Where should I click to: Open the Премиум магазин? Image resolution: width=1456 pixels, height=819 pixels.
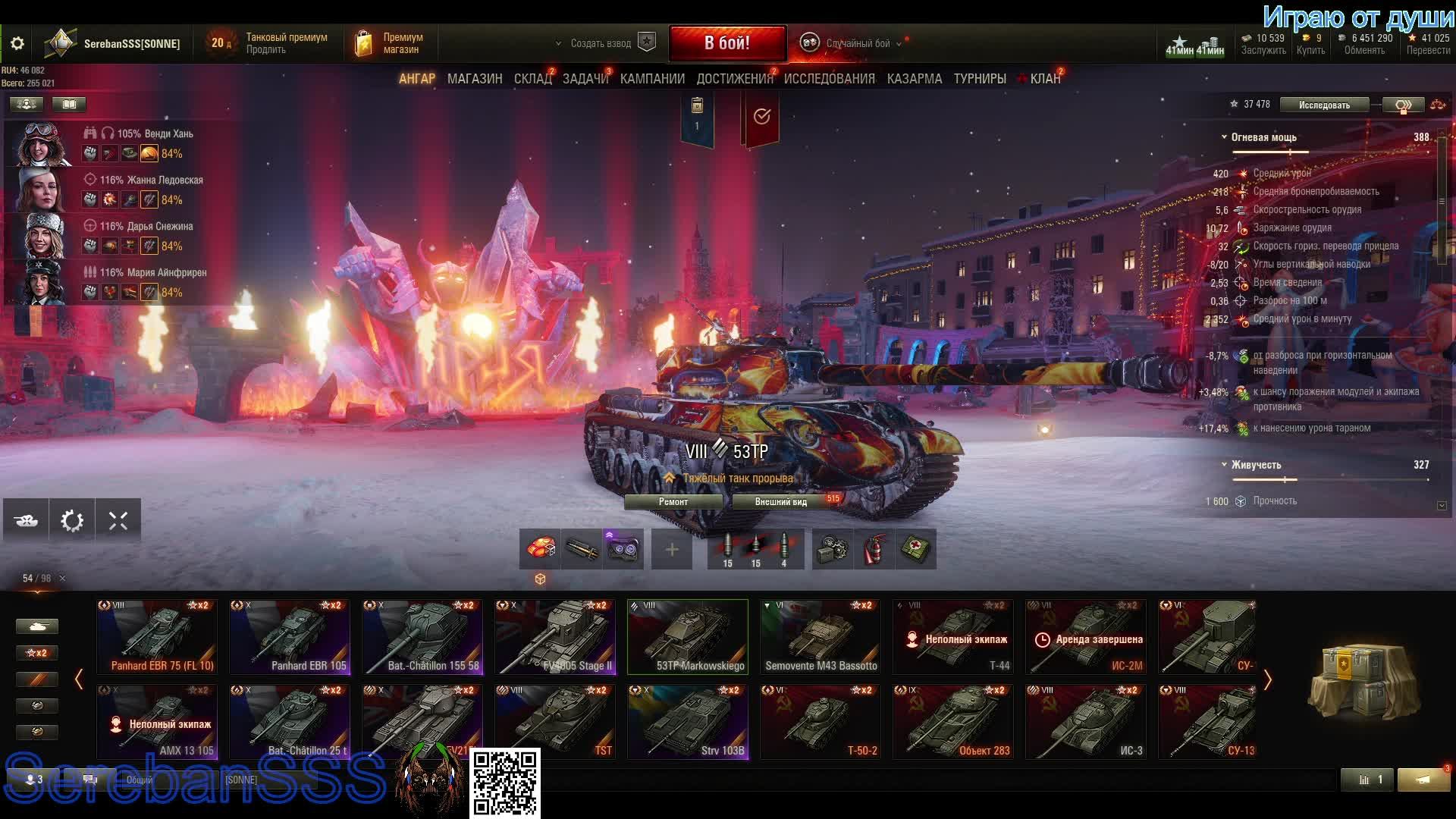pos(391,43)
